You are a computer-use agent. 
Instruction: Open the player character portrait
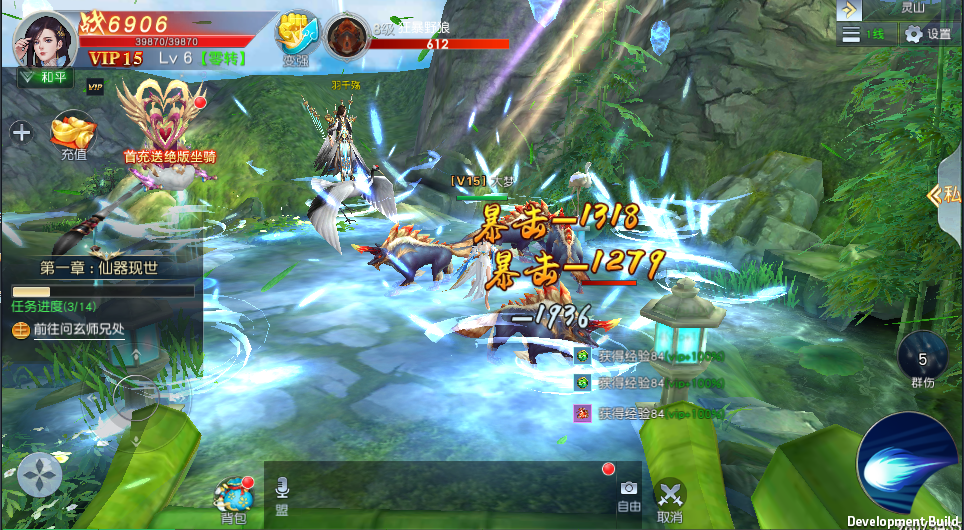coord(43,39)
